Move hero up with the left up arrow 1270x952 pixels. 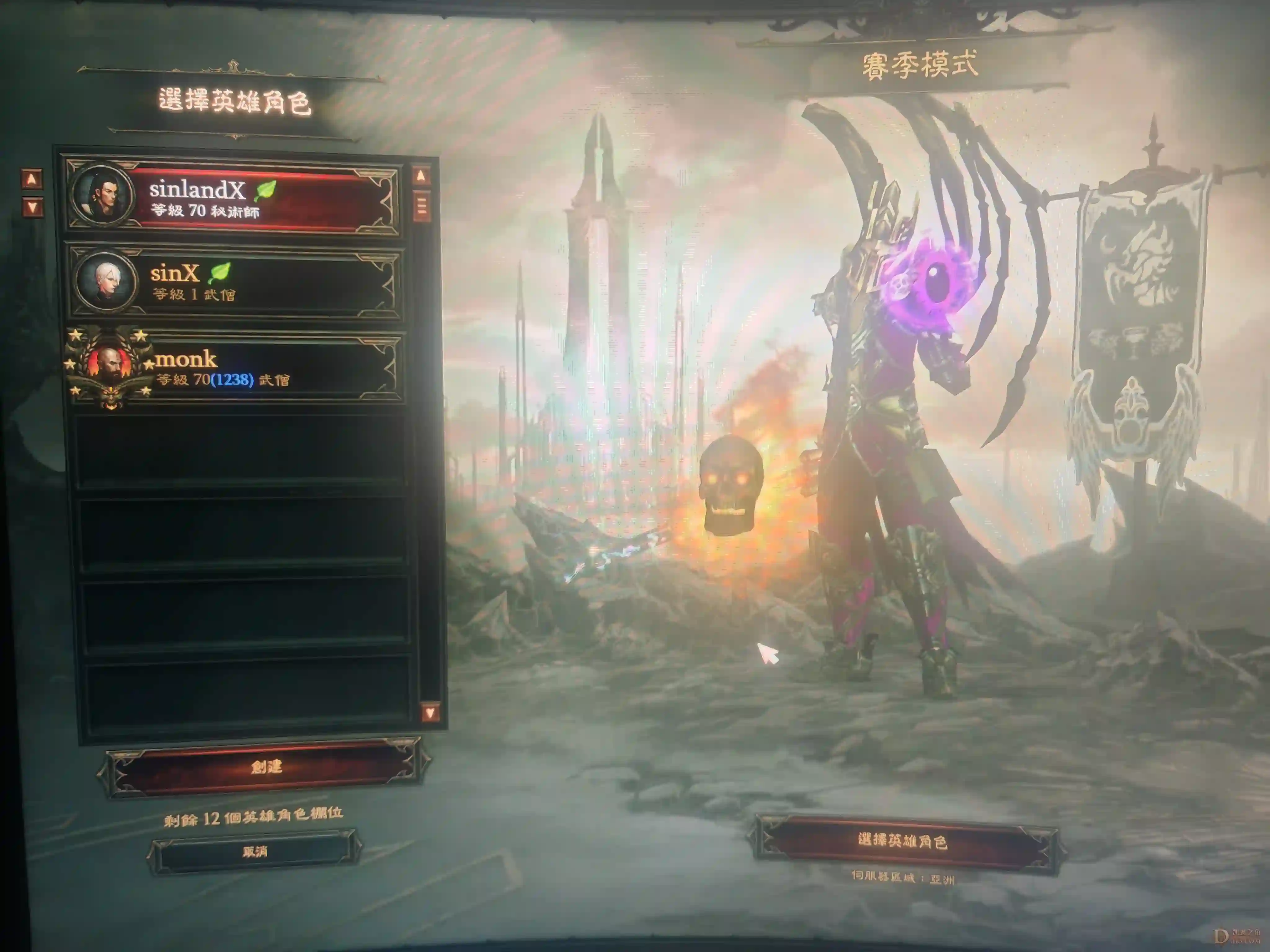32,180
